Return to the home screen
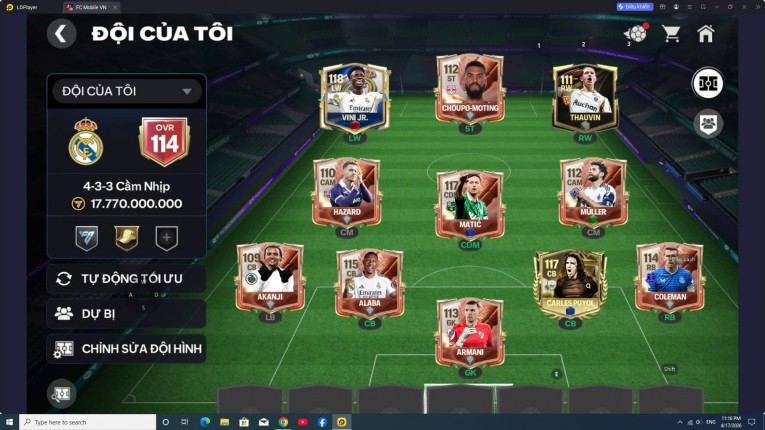This screenshot has width=765, height=430. pos(706,34)
